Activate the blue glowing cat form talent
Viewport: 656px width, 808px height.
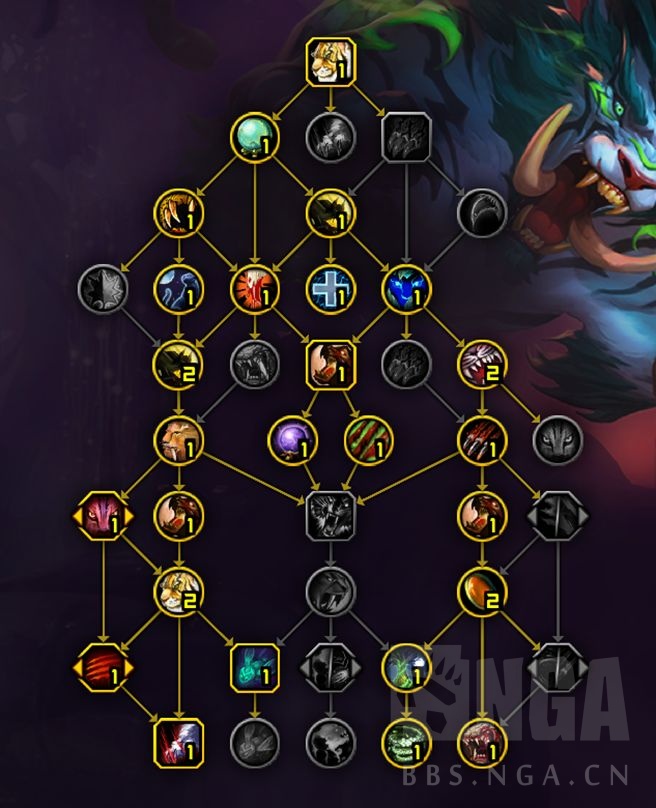(x=406, y=289)
